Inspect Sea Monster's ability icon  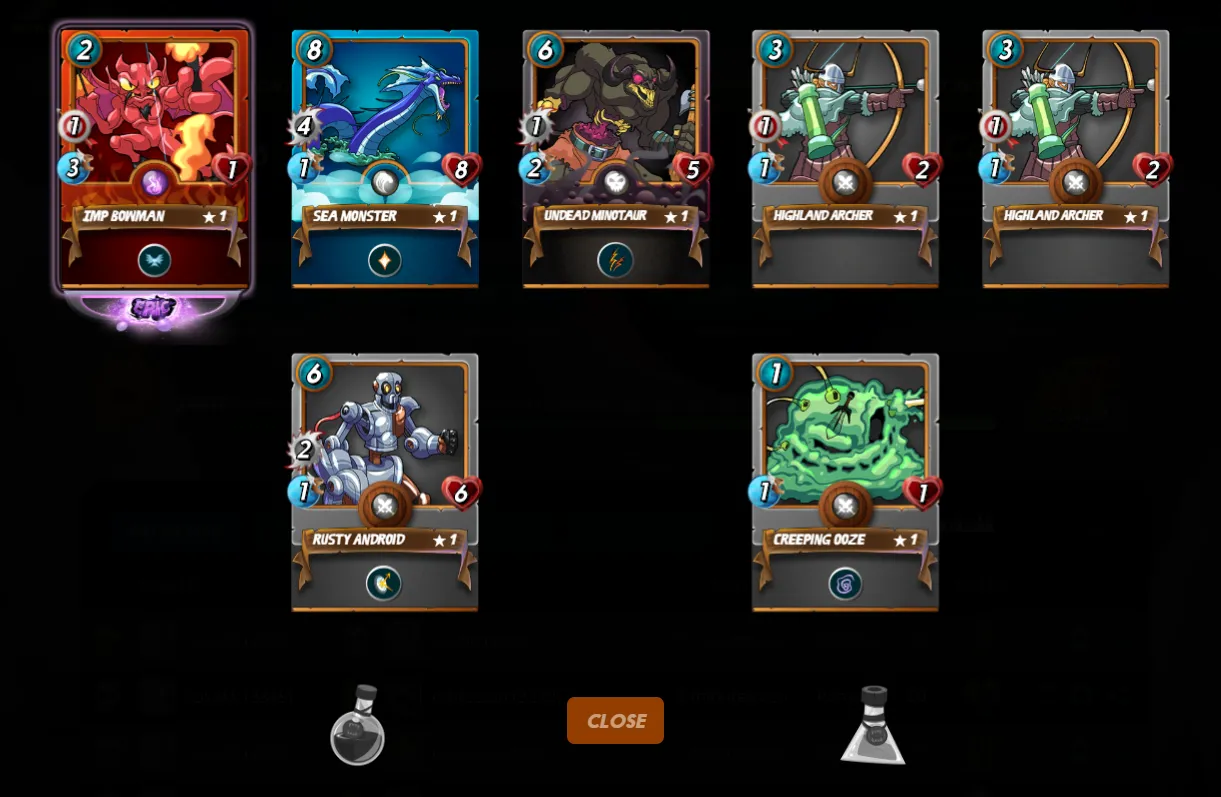pos(385,261)
